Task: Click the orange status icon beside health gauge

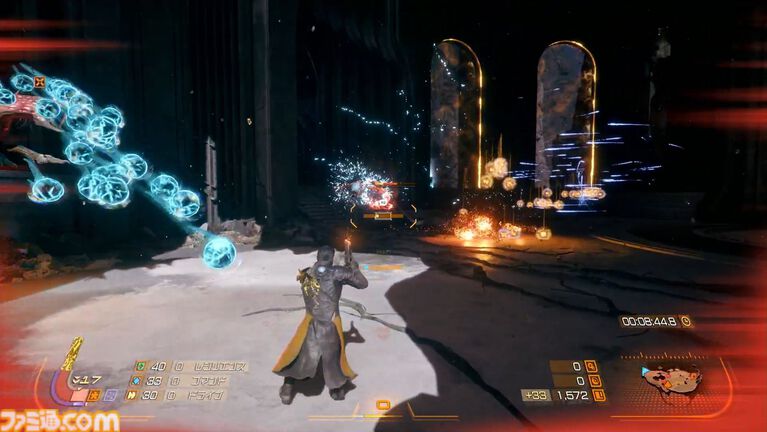Action: click(92, 395)
